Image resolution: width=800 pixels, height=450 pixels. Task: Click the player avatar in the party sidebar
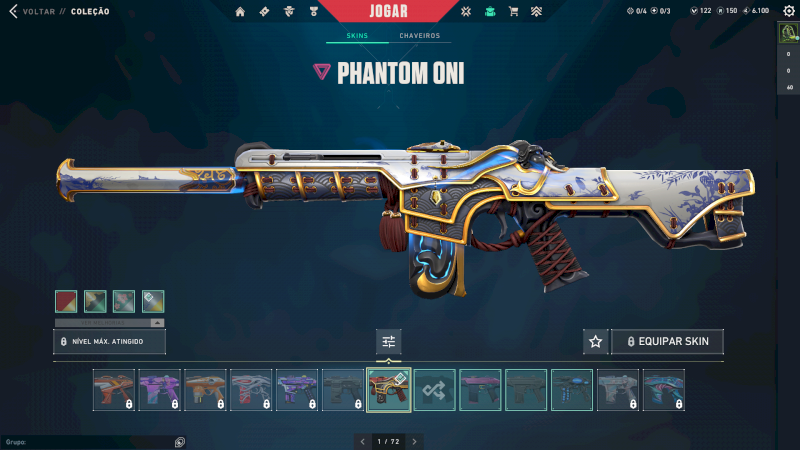pos(788,33)
